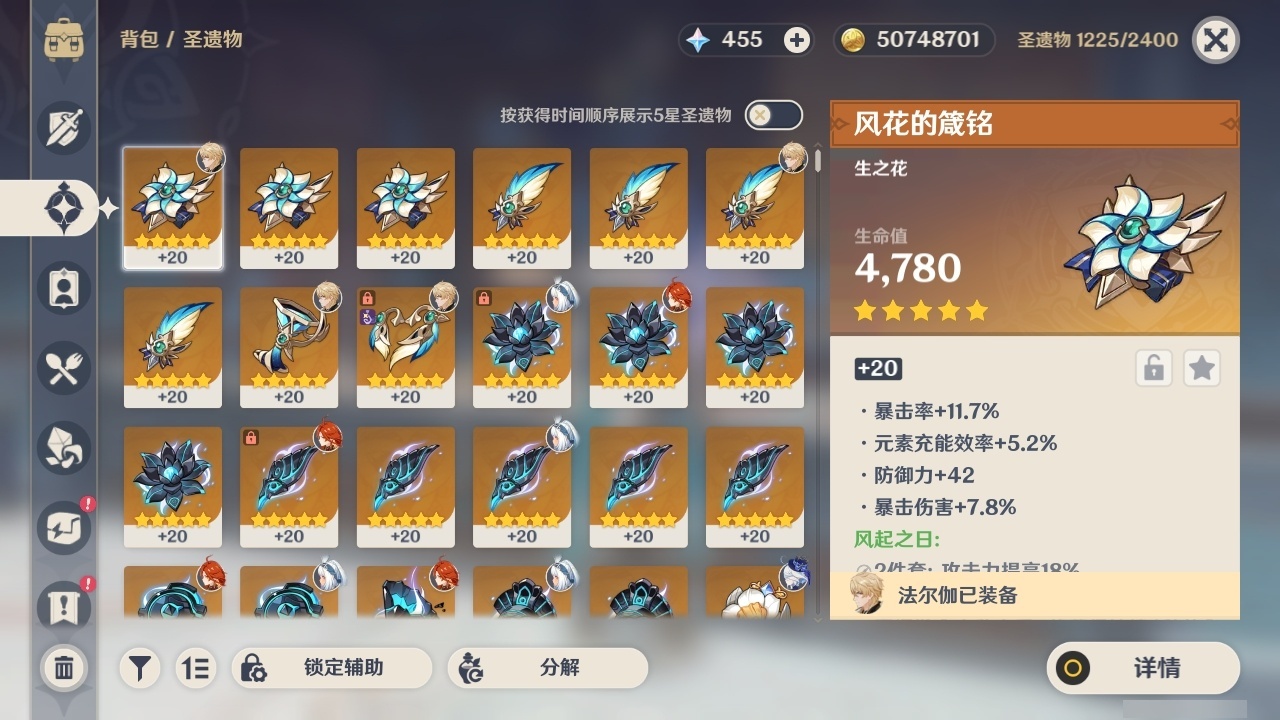This screenshot has width=1280, height=720.
Task: Mark the artifact as favorite with star
Action: coord(1201,368)
